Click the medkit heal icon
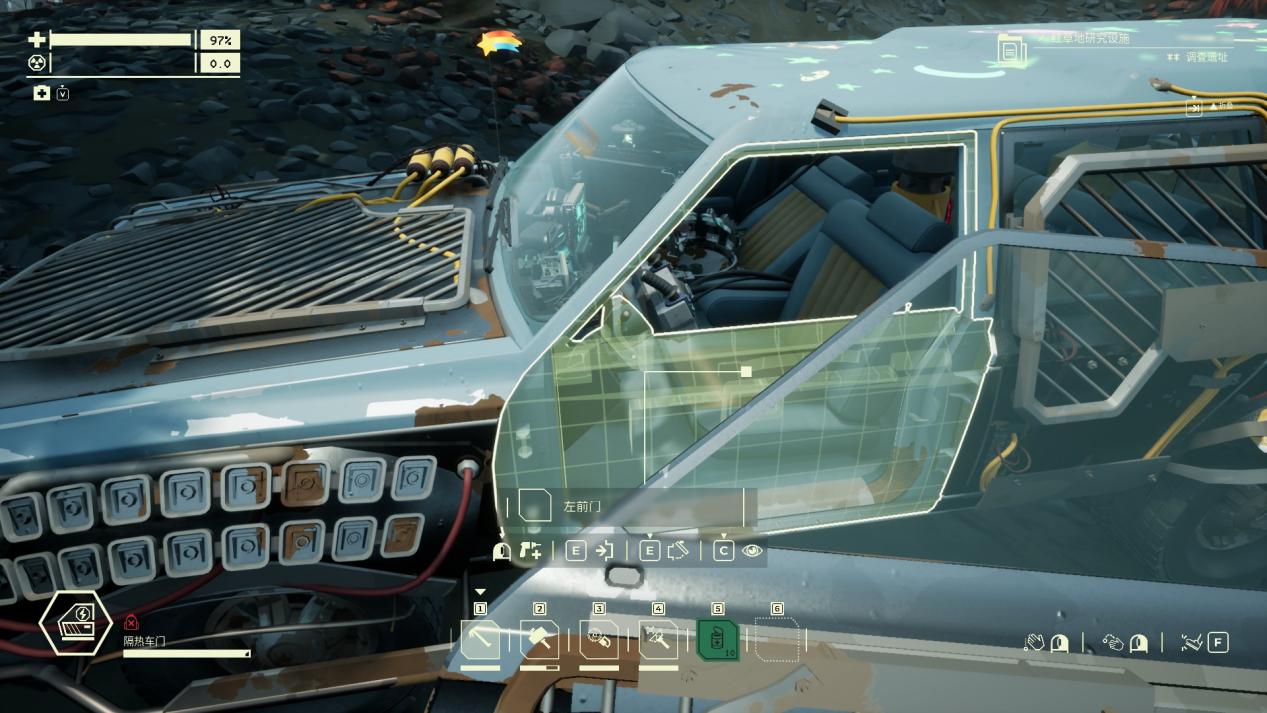1267x713 pixels. (41, 93)
